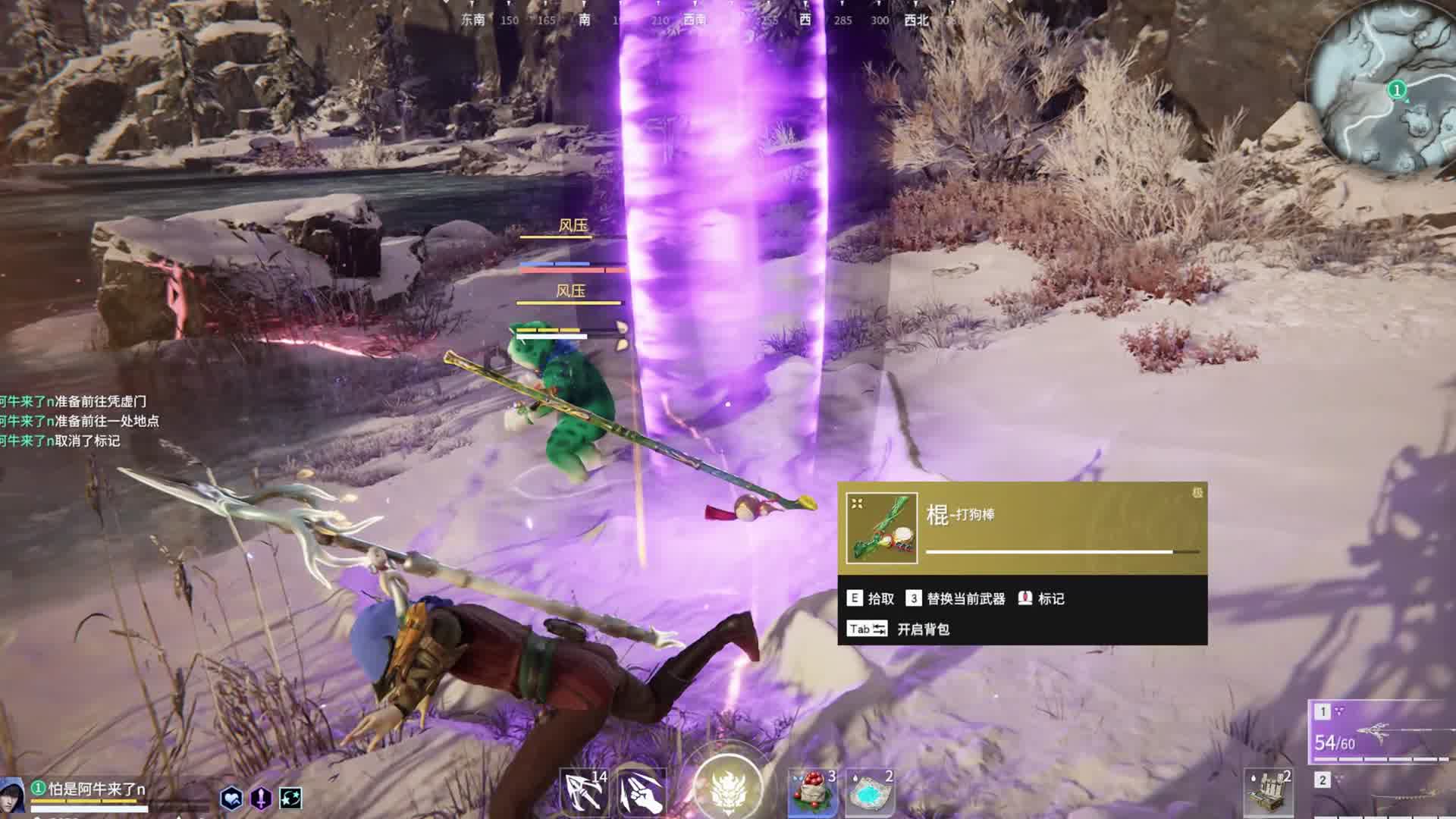1456x819 pixels.
Task: Activate the hand-sign skill icon
Action: [x=642, y=792]
